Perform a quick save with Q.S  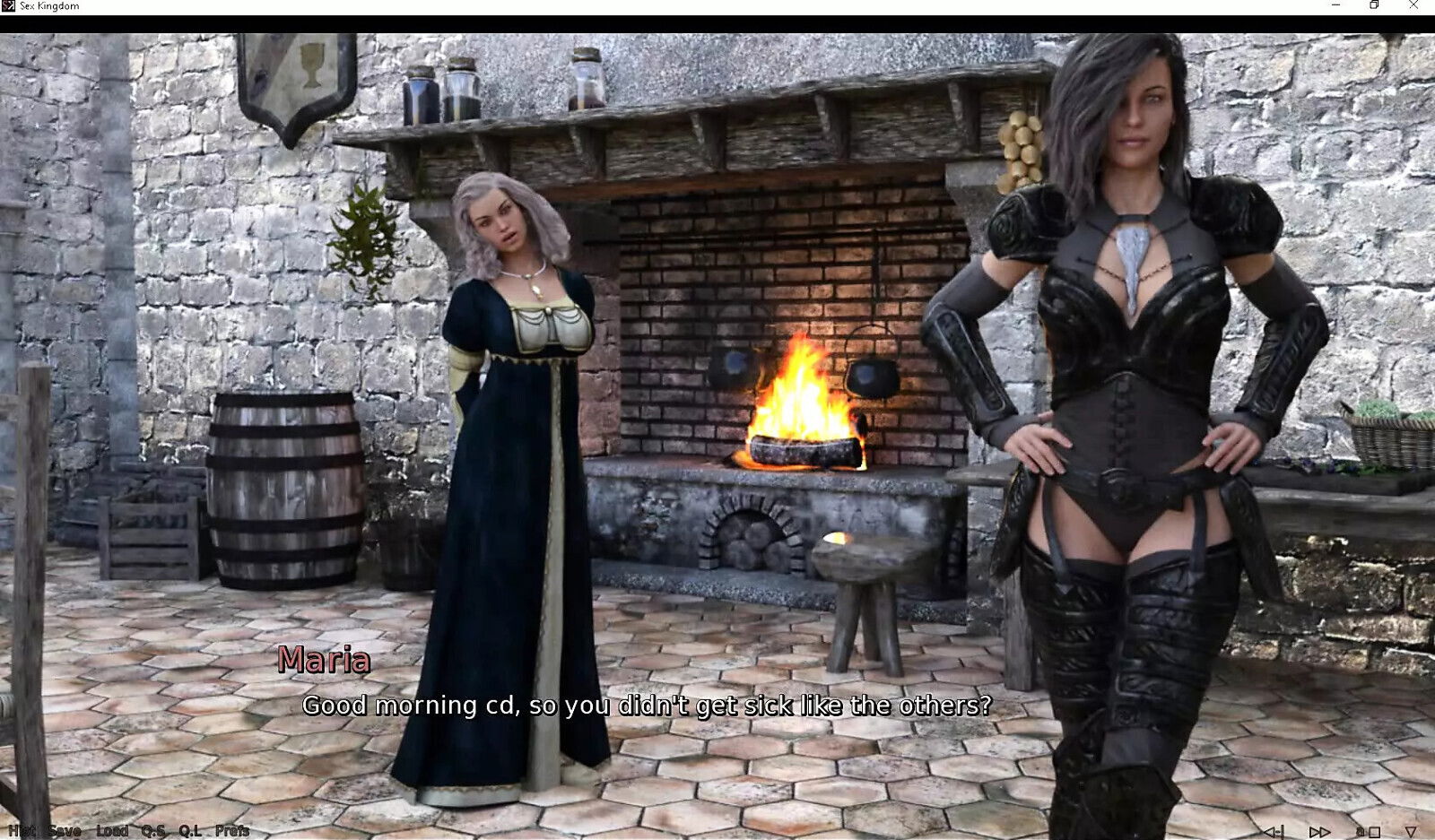(153, 830)
